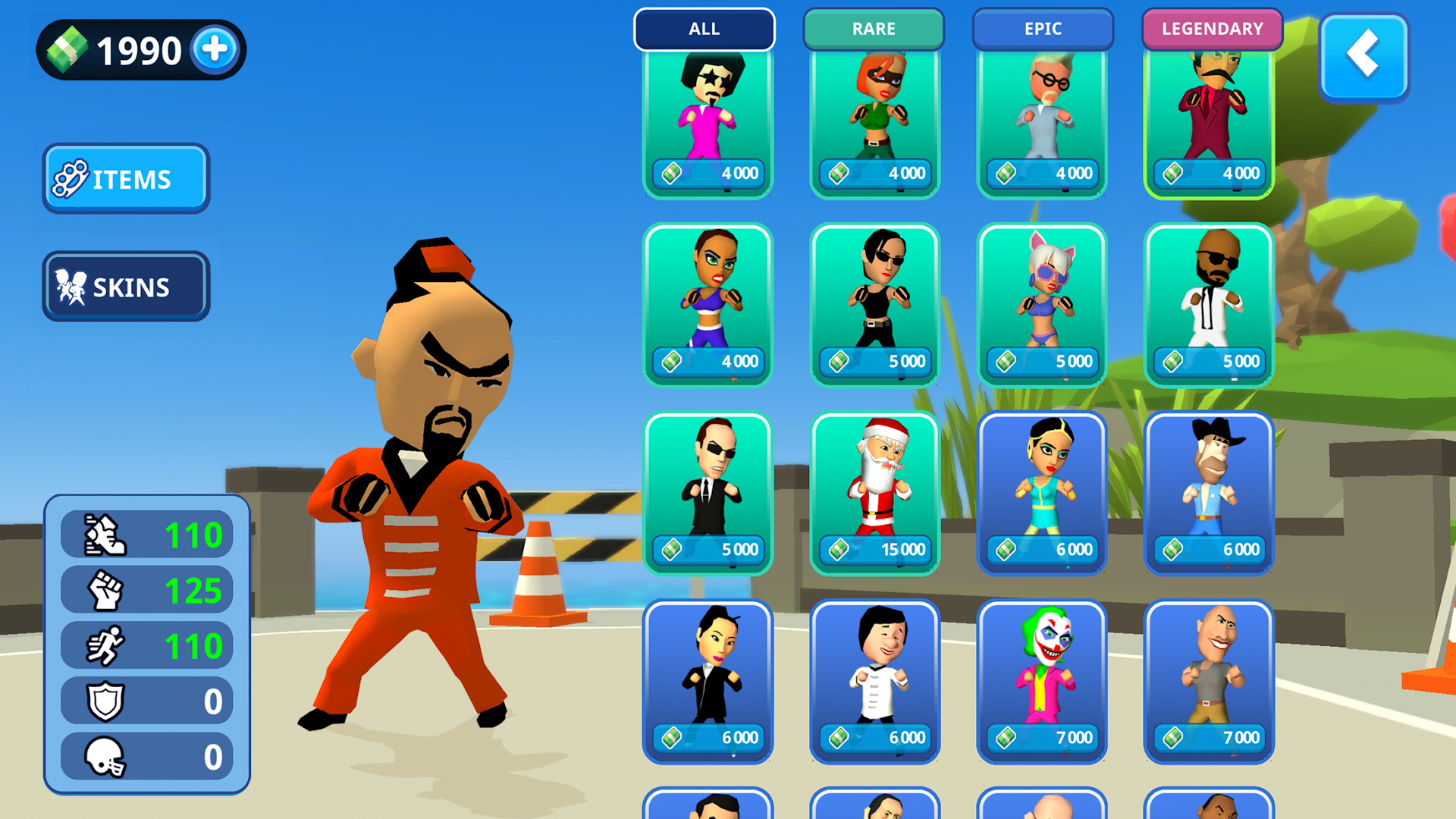Viewport: 1456px width, 819px height.
Task: Switch to the EPIC skins tab
Action: coord(1043,29)
